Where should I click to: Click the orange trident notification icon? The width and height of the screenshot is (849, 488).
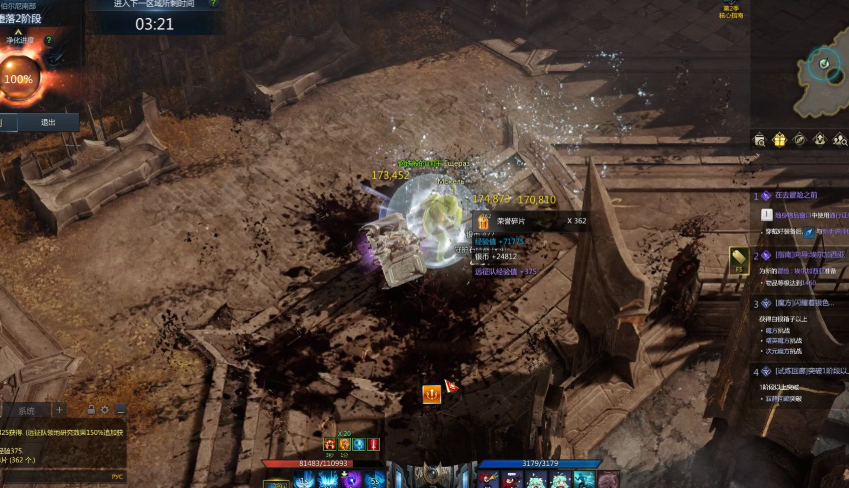[x=432, y=393]
